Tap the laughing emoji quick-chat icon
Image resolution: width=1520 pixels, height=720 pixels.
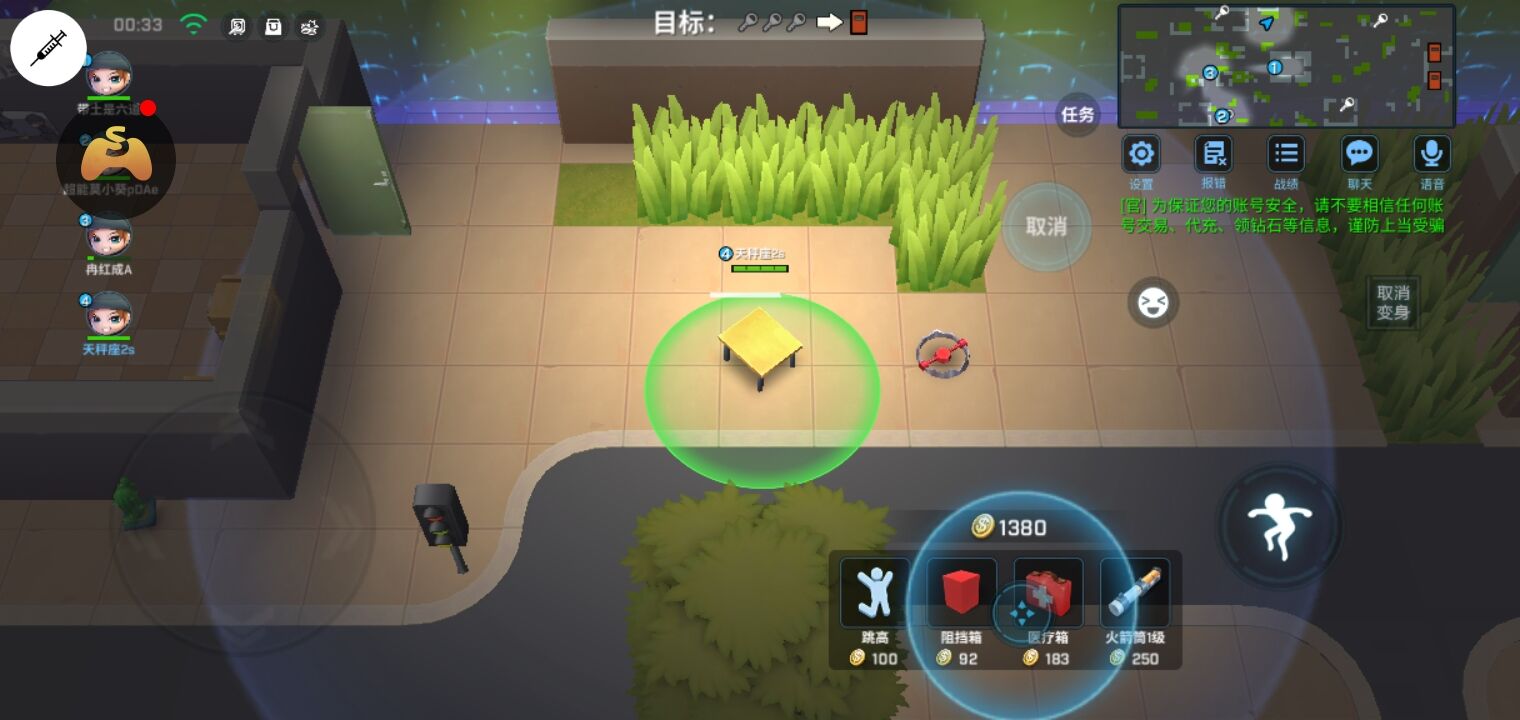pos(1153,302)
